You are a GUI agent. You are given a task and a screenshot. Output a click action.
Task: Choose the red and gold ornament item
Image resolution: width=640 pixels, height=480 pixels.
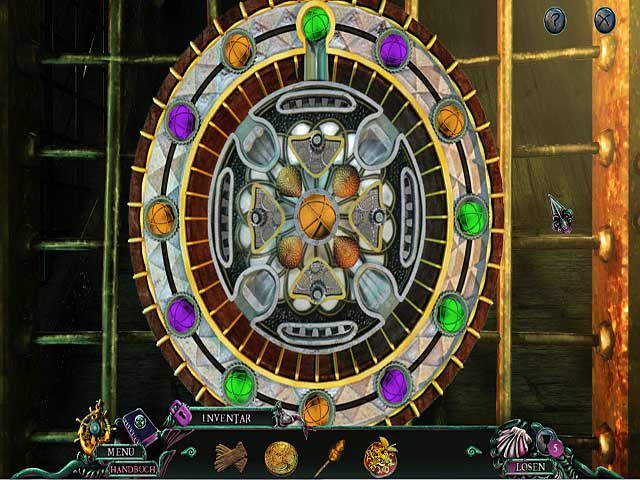point(380,455)
